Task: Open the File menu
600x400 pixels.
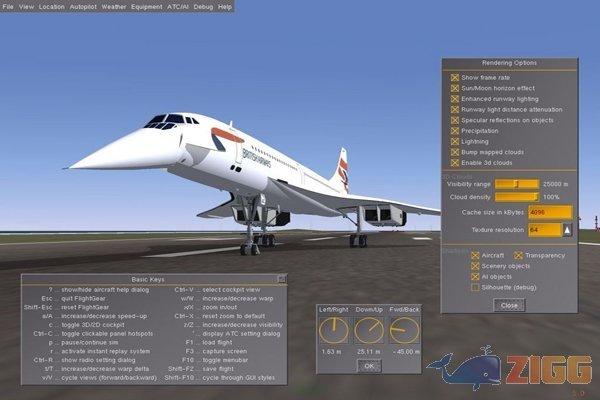Action: coord(9,6)
